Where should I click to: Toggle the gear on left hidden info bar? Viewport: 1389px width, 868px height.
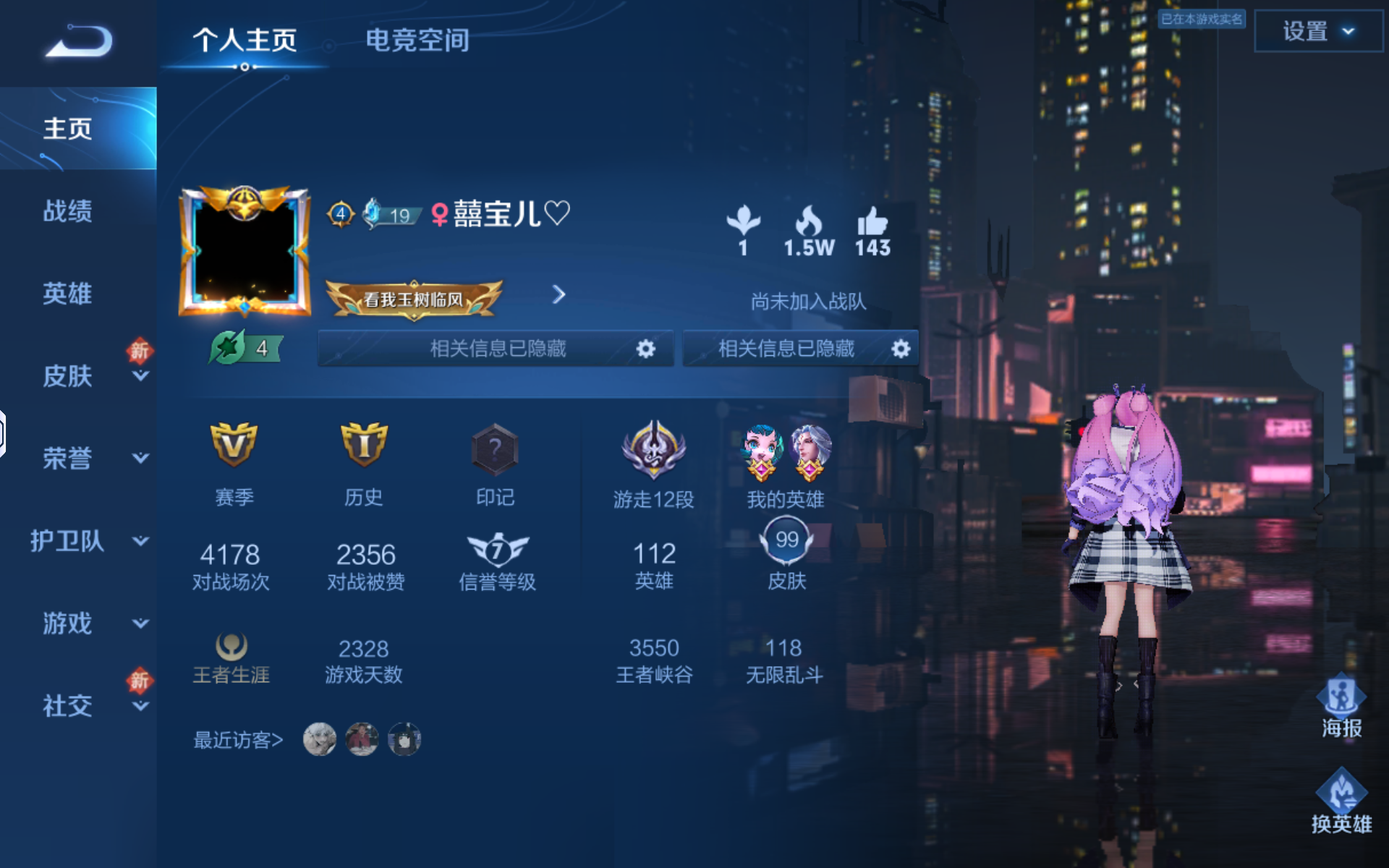pos(646,348)
